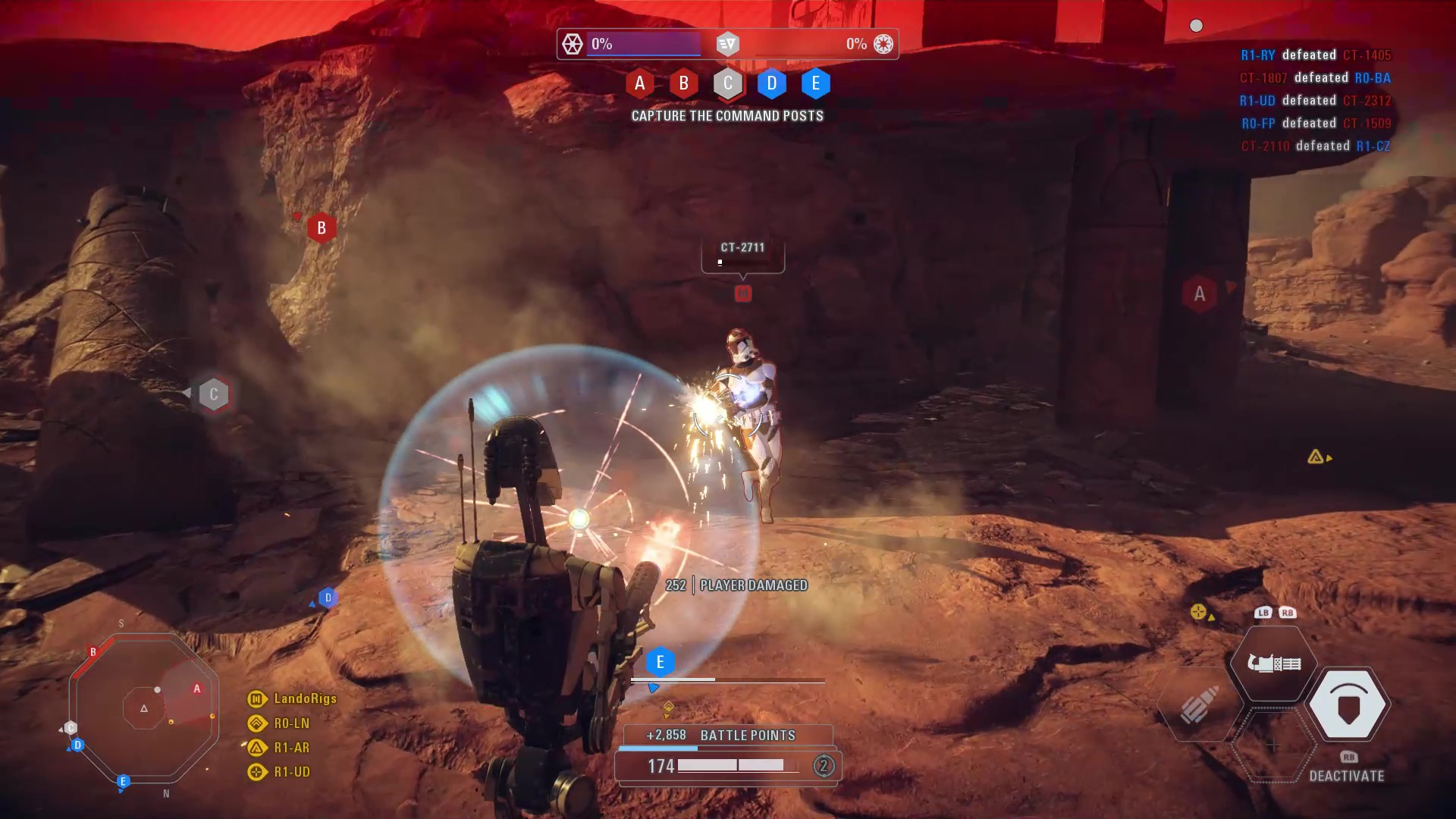The width and height of the screenshot is (1456, 819).
Task: Select squad member LandoRigs
Action: click(x=304, y=698)
